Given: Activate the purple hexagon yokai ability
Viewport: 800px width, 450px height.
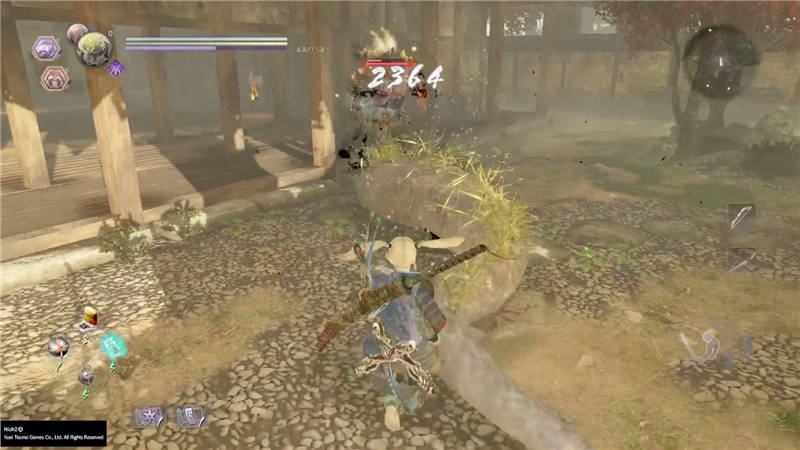Looking at the screenshot, I should (x=46, y=47).
